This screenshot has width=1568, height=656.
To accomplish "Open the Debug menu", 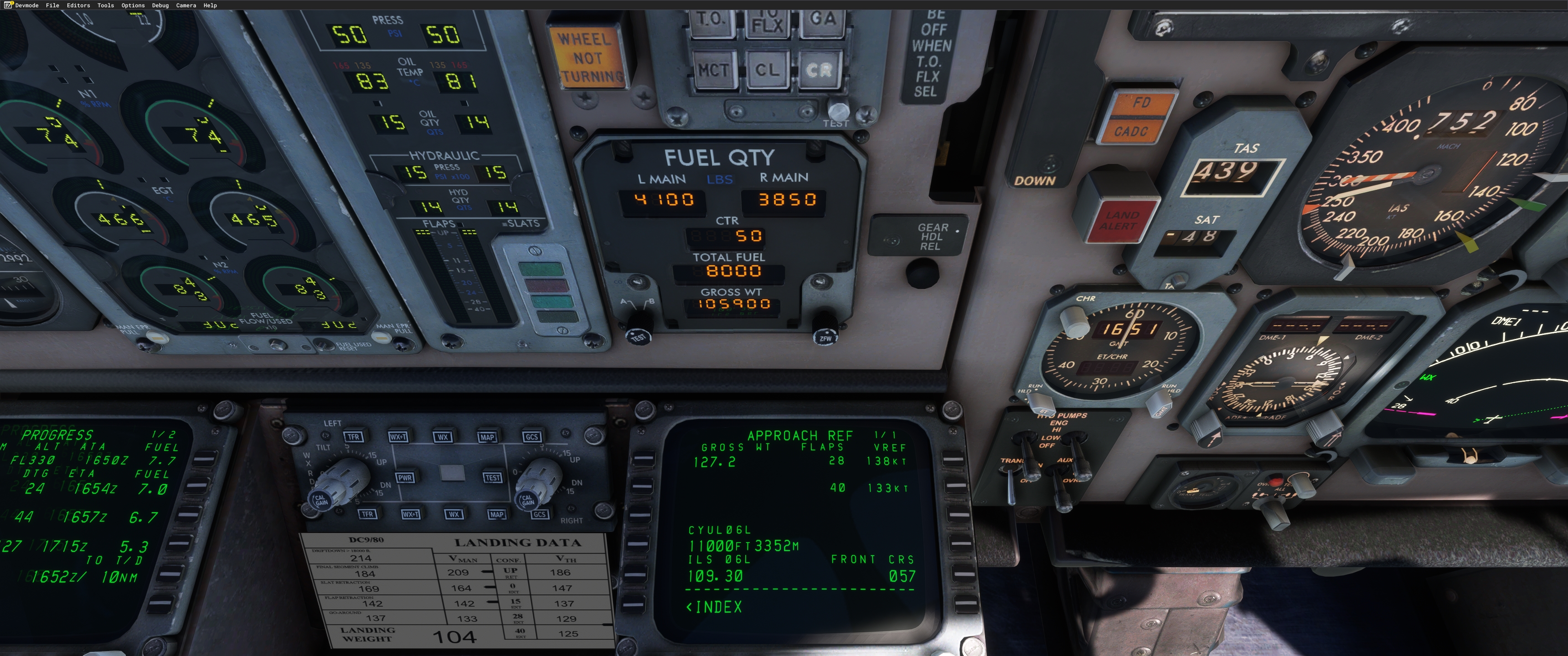I will 160,5.
